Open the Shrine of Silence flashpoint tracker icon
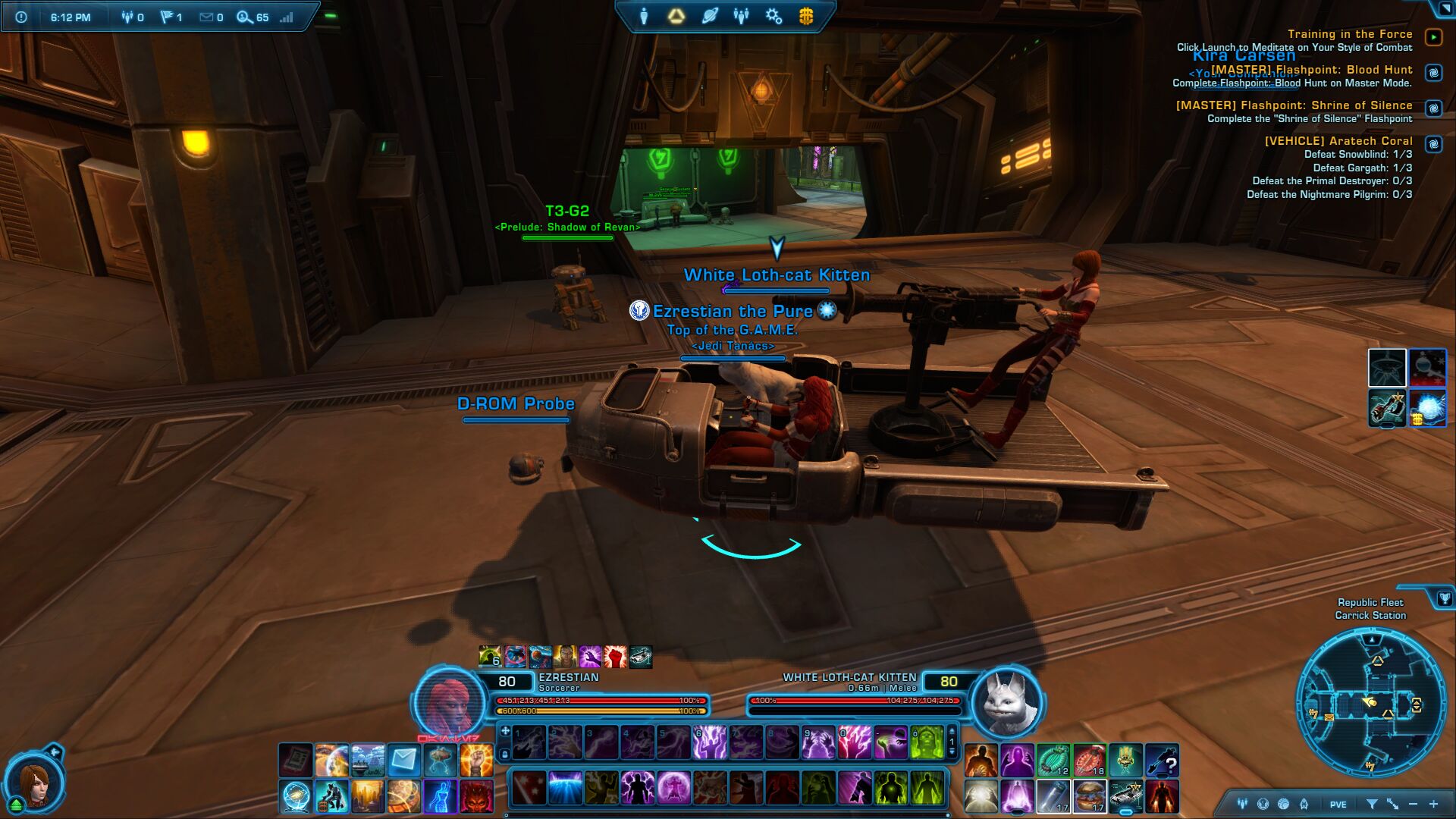 (1433, 108)
